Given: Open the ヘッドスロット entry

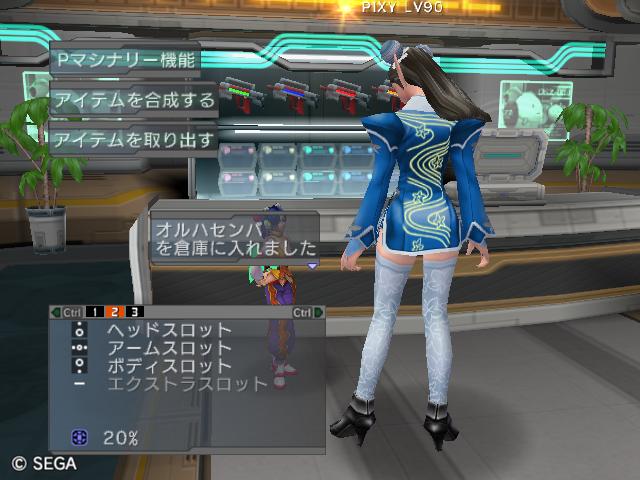Looking at the screenshot, I should (168, 330).
